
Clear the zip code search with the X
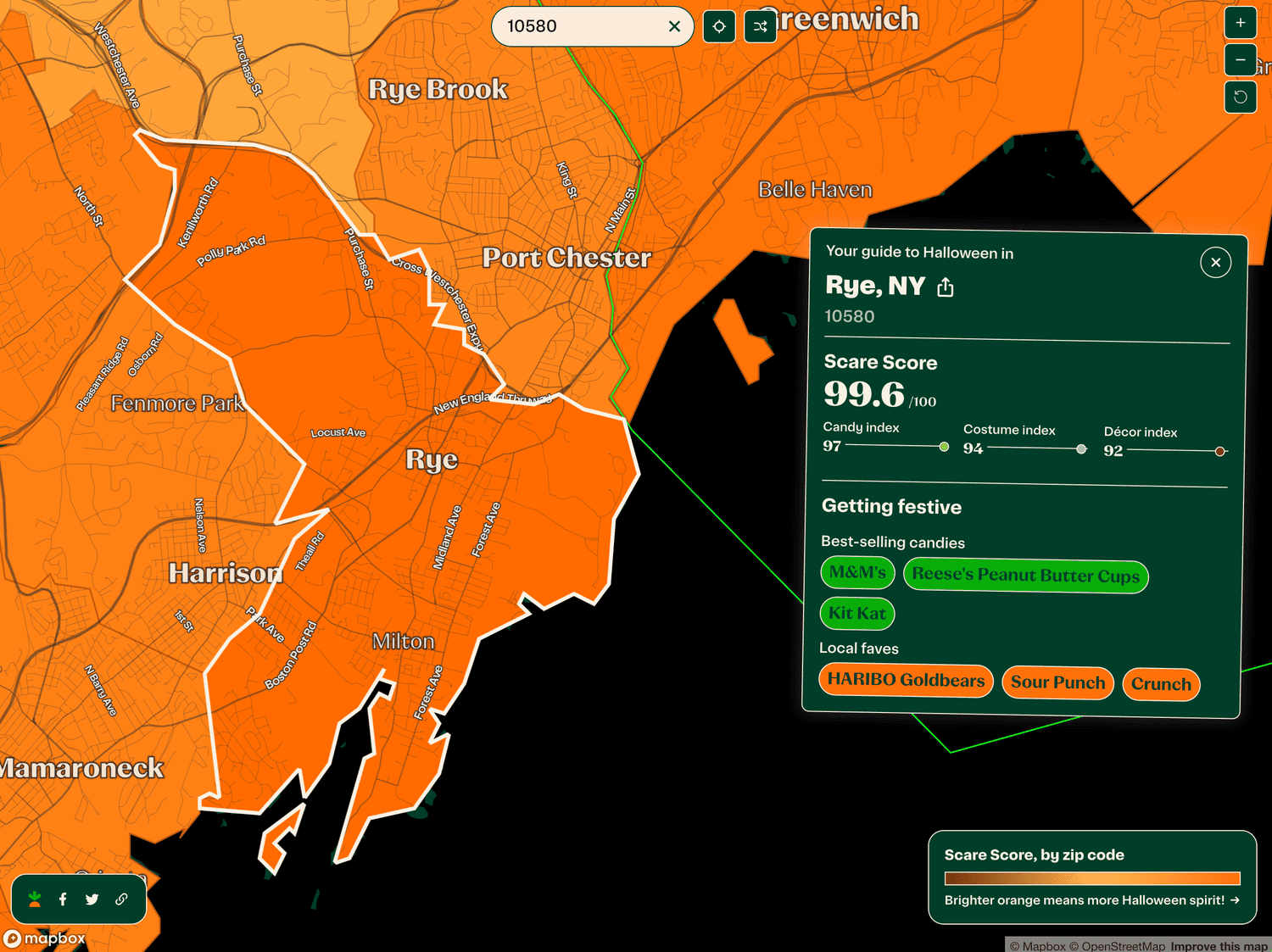click(x=674, y=26)
